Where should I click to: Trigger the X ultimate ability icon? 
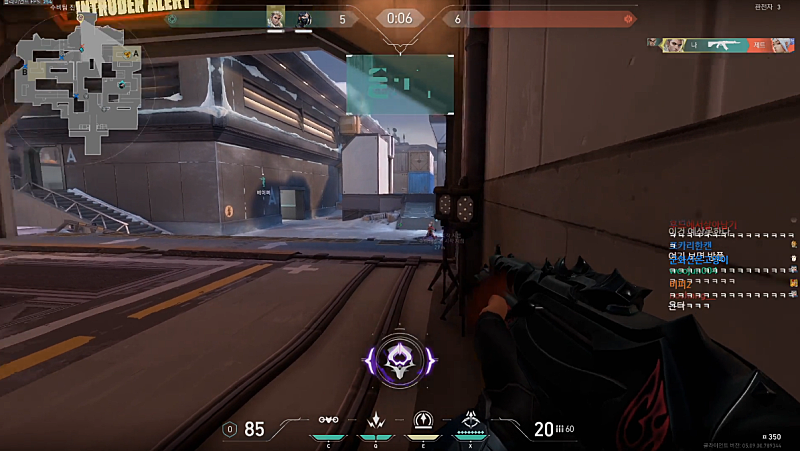click(470, 423)
